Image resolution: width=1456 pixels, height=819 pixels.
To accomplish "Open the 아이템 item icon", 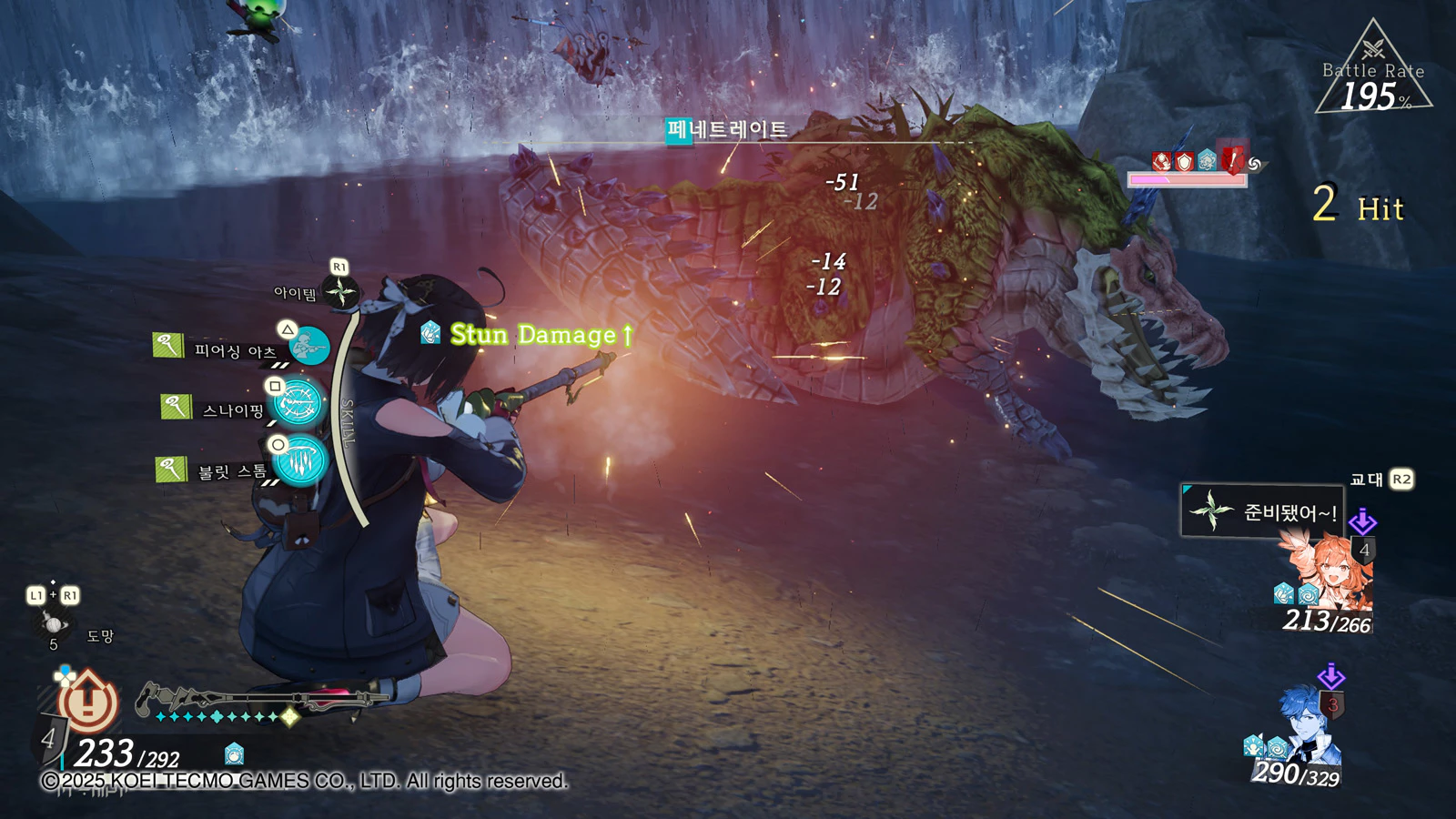I will pyautogui.click(x=341, y=292).
